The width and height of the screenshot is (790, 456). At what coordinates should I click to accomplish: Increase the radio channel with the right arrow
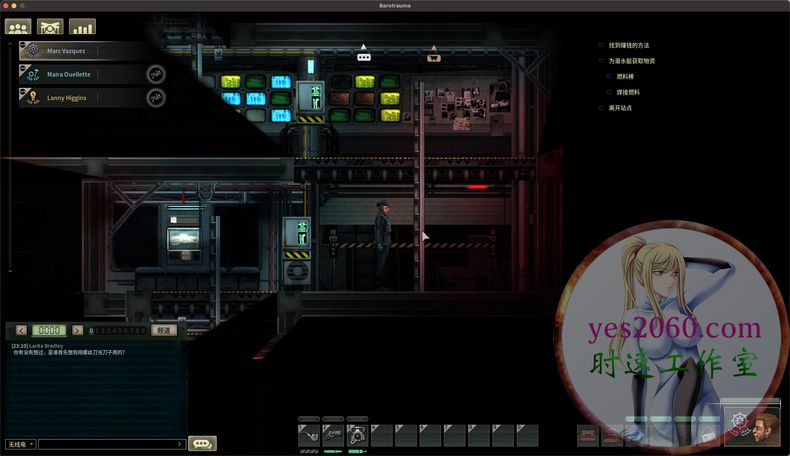click(76, 330)
